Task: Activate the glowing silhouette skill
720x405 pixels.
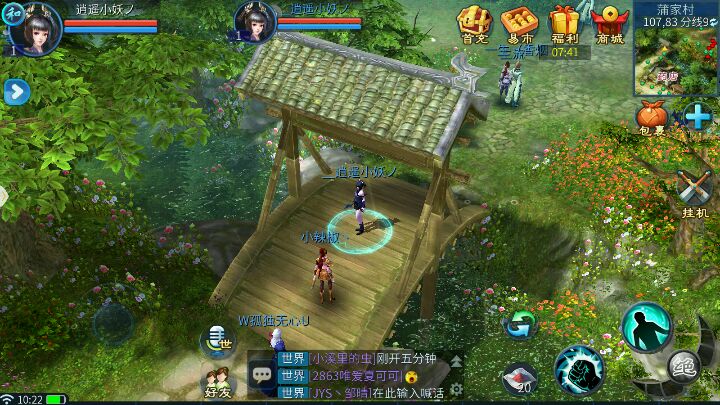Action: [x=645, y=327]
